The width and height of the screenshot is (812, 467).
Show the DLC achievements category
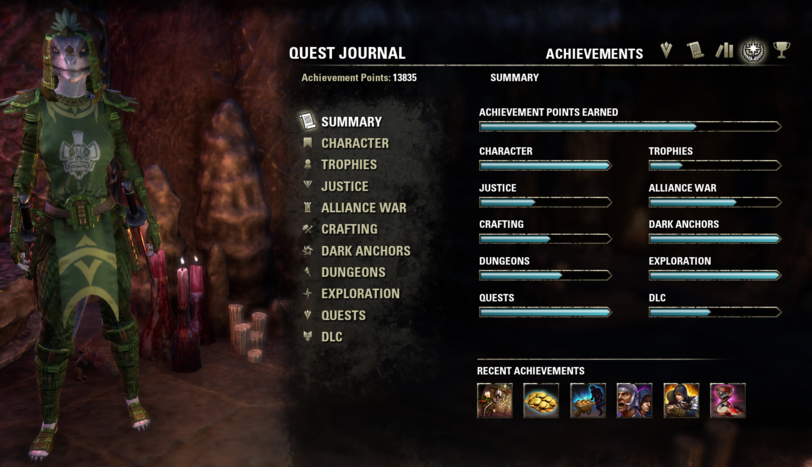(331, 337)
